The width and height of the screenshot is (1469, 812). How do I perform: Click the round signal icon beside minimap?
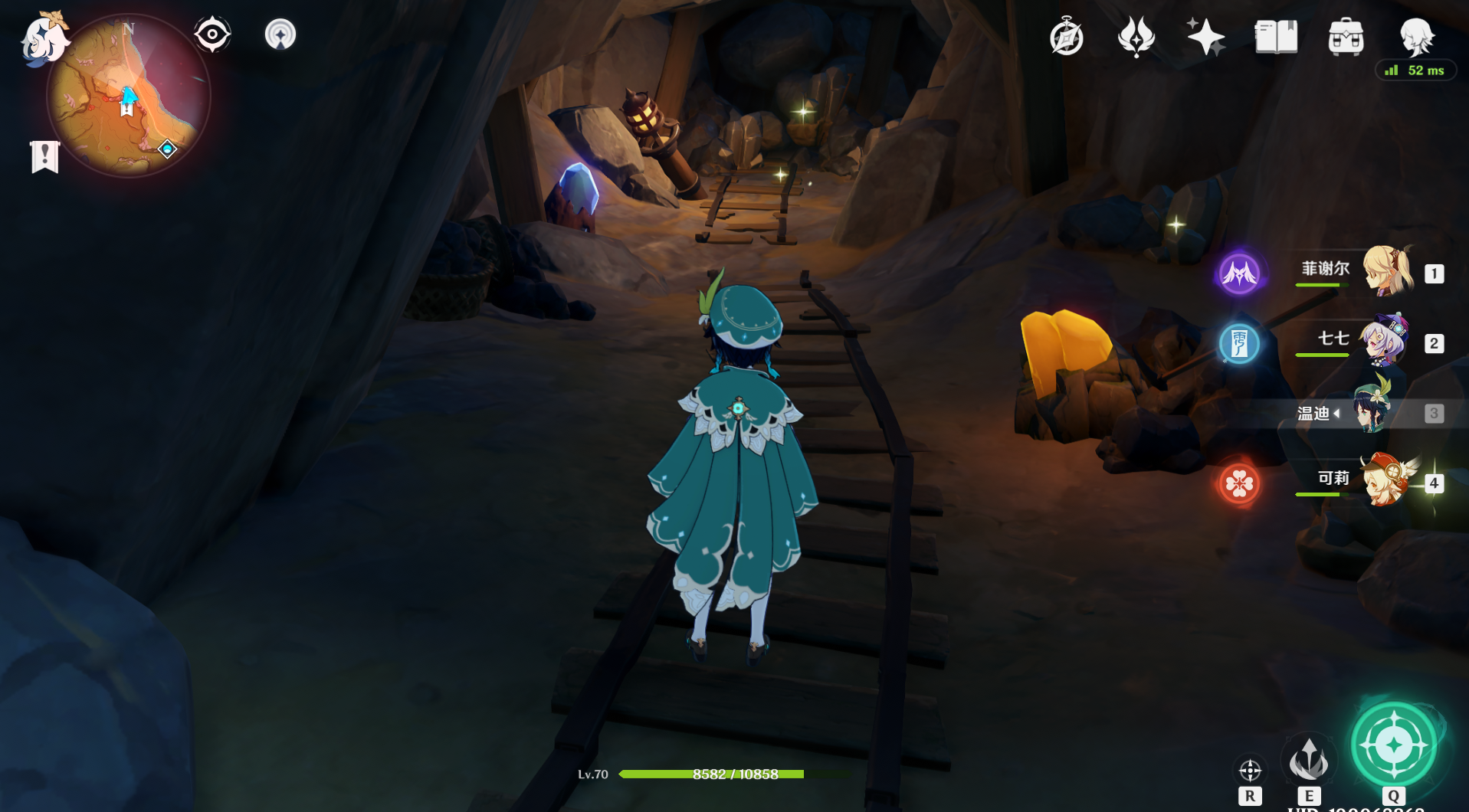(x=280, y=34)
